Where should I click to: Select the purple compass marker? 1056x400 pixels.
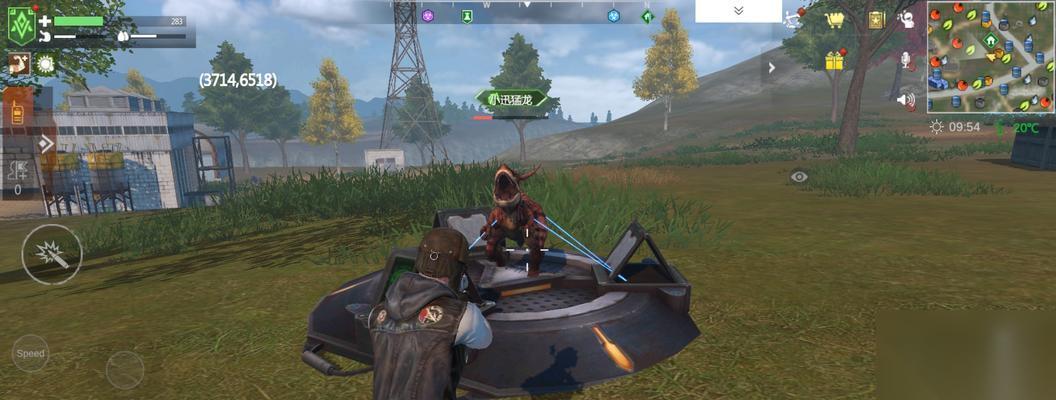point(428,16)
